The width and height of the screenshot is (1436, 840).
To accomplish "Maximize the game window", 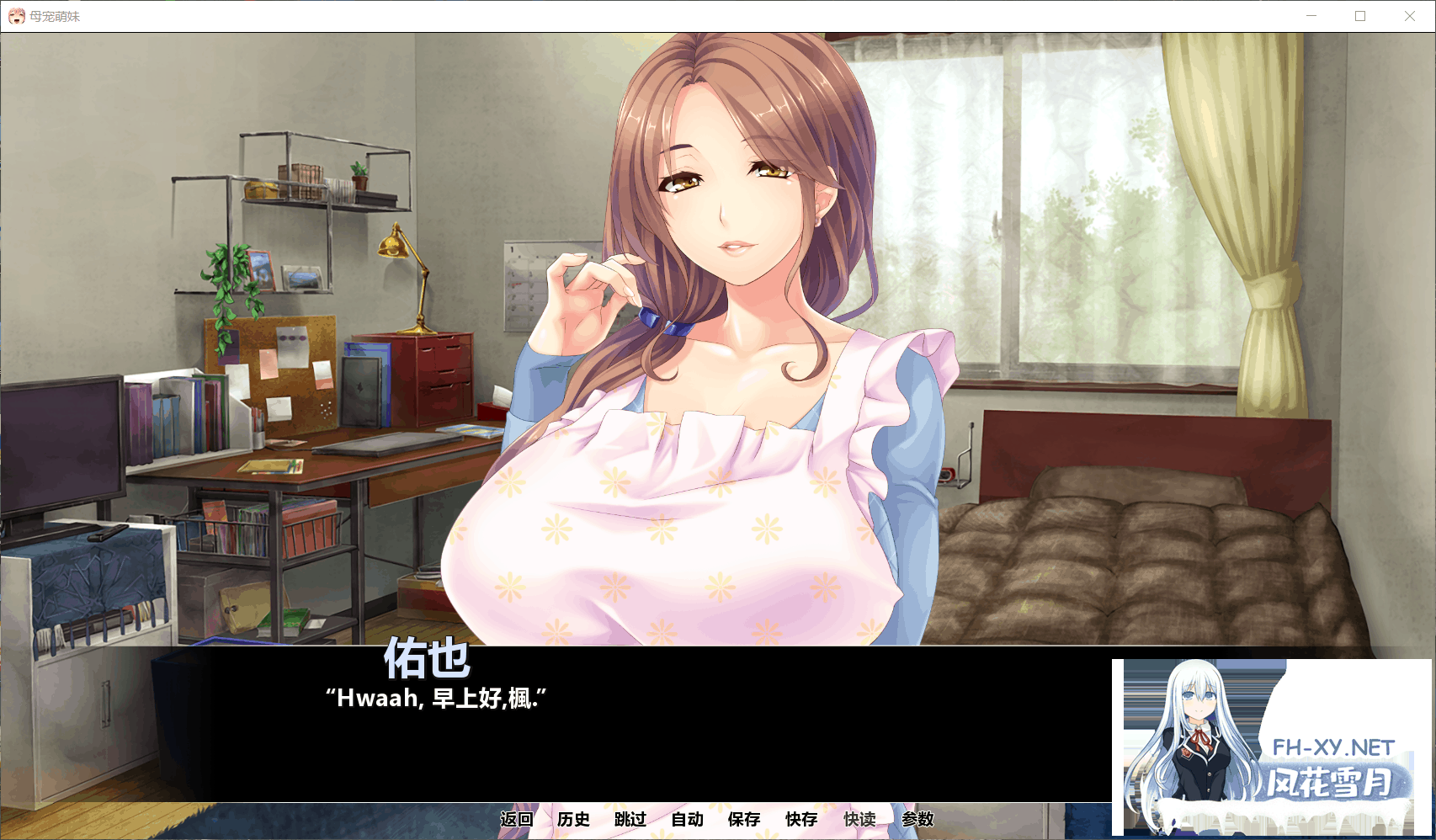I will coord(1361,15).
